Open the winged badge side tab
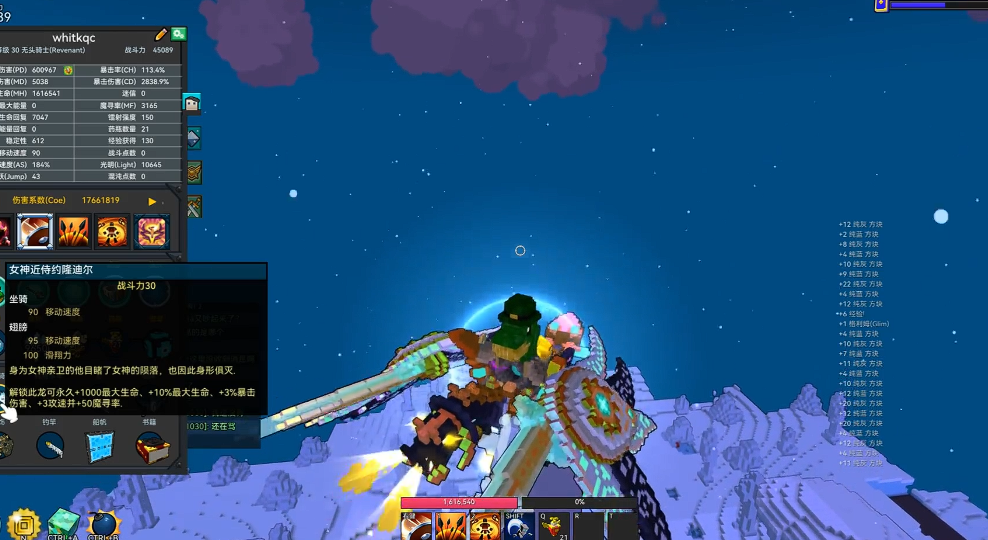 [193, 172]
